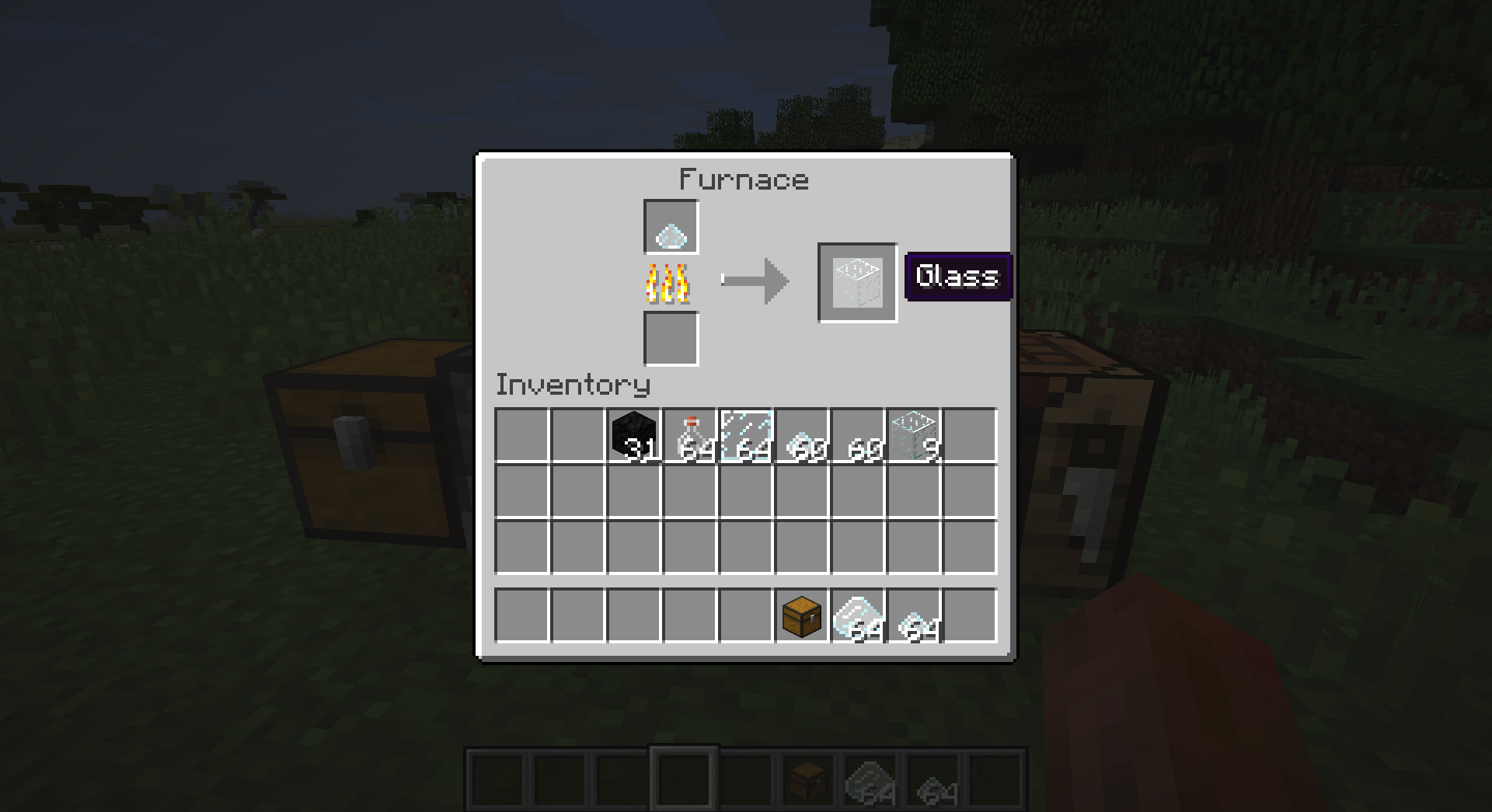Select the coal stack in the inventory
The height and width of the screenshot is (812, 1492).
click(633, 435)
